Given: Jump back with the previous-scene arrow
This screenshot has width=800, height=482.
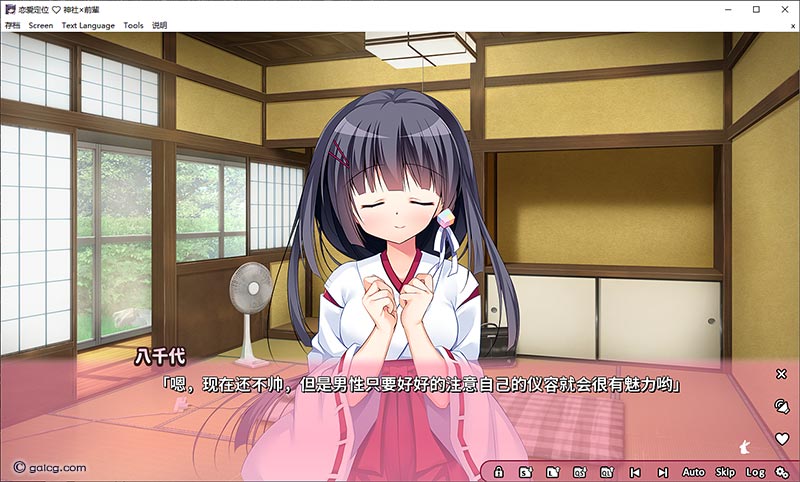Looking at the screenshot, I should pyautogui.click(x=634, y=471).
